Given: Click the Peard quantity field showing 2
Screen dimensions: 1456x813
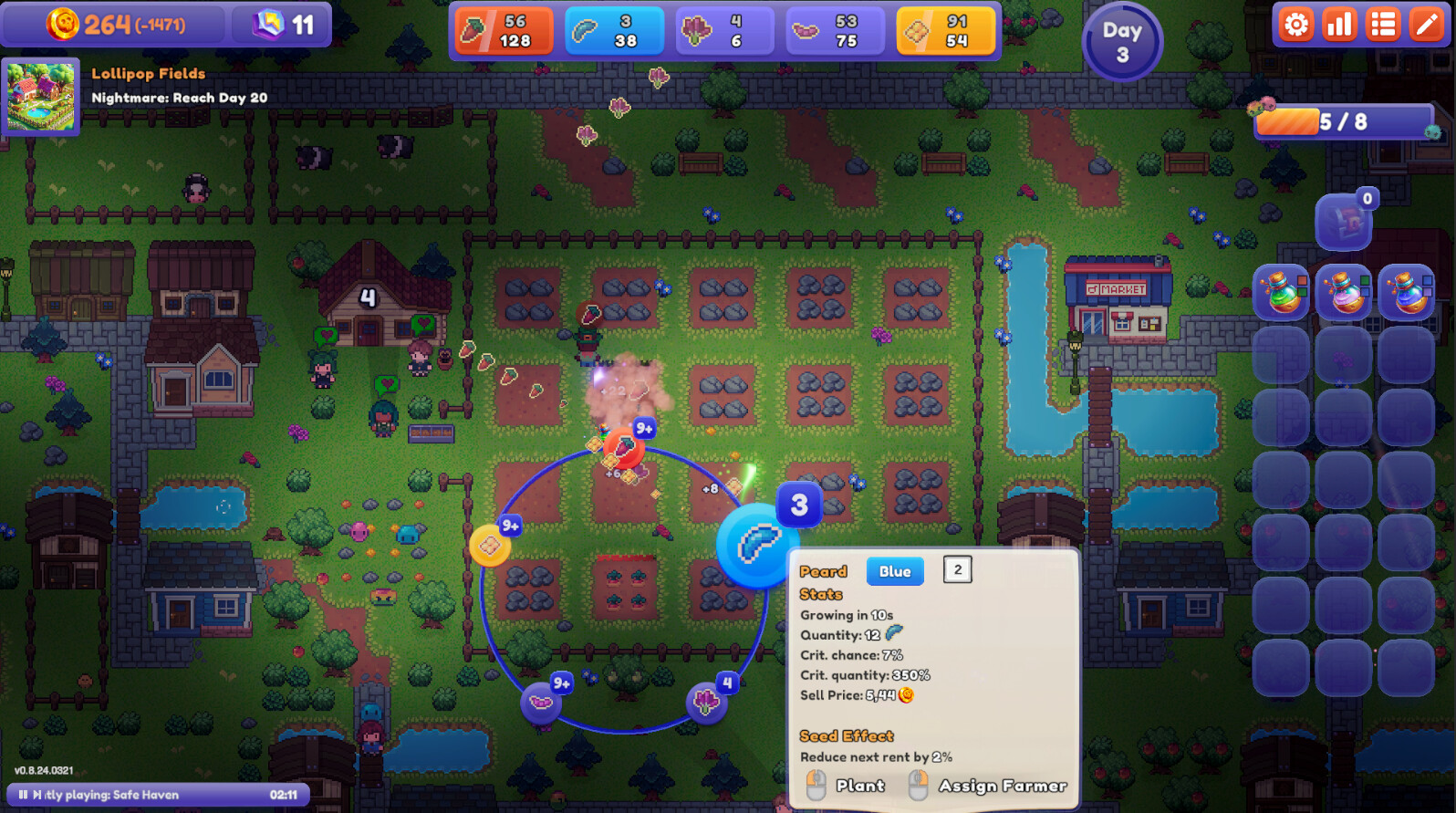Looking at the screenshot, I should [x=959, y=568].
